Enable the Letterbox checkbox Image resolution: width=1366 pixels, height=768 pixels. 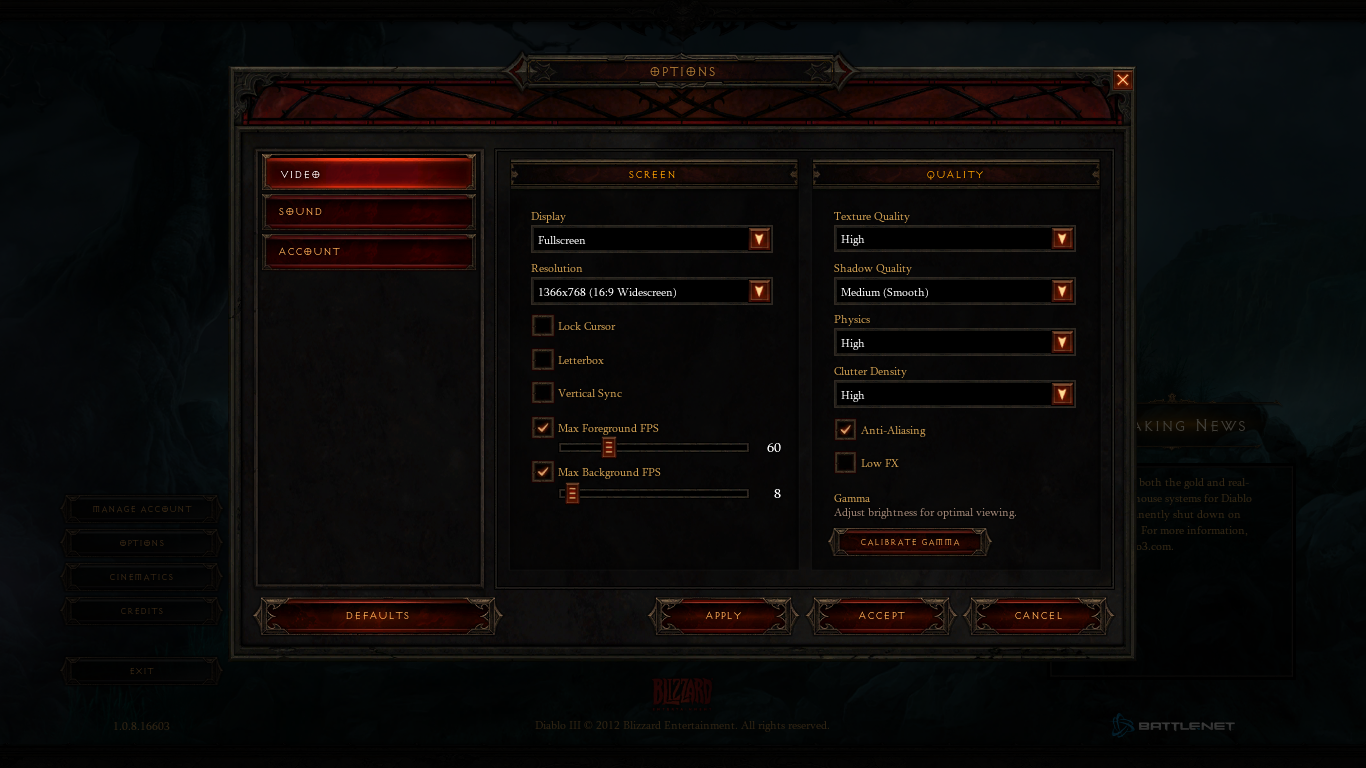(543, 360)
